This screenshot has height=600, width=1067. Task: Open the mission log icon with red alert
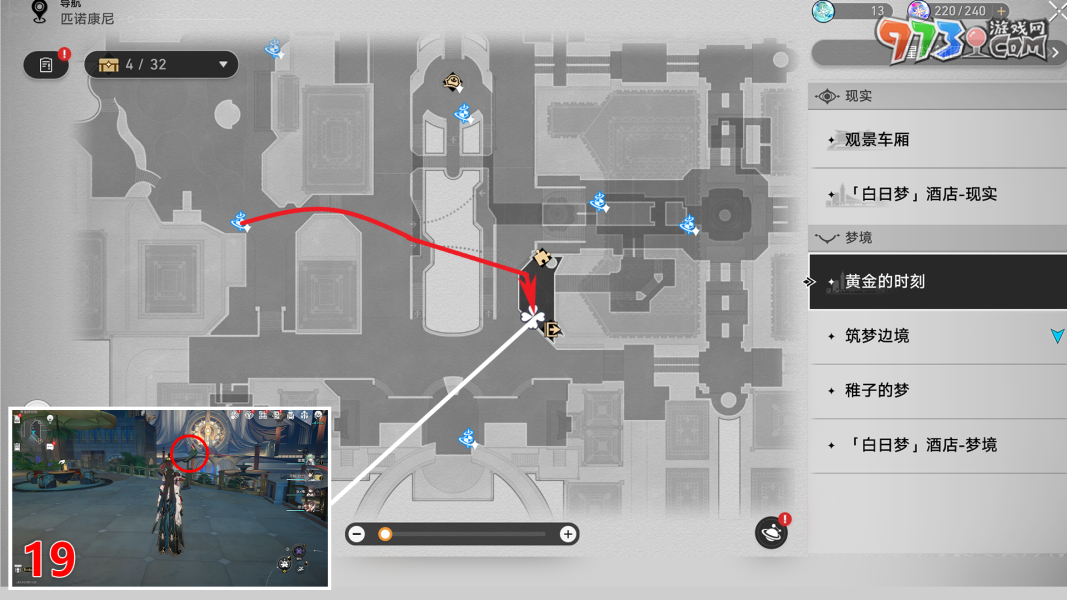[x=46, y=65]
